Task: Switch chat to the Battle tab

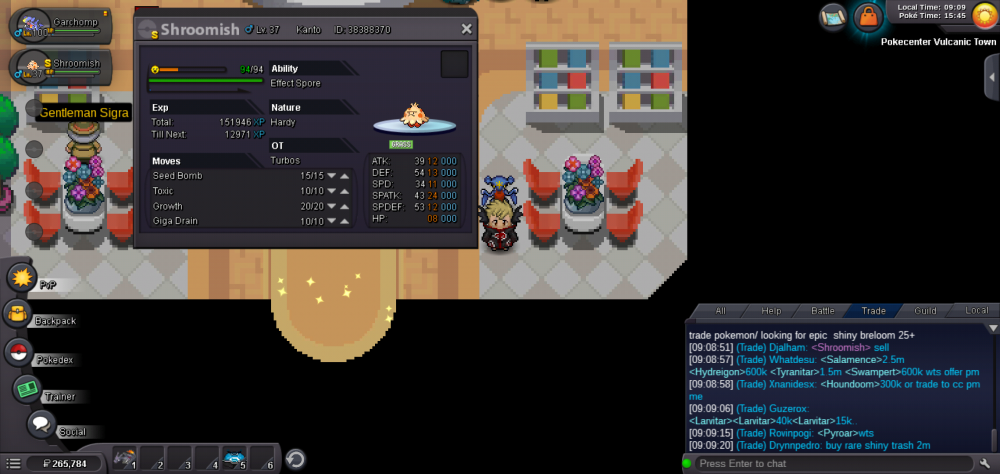Action: tap(822, 310)
